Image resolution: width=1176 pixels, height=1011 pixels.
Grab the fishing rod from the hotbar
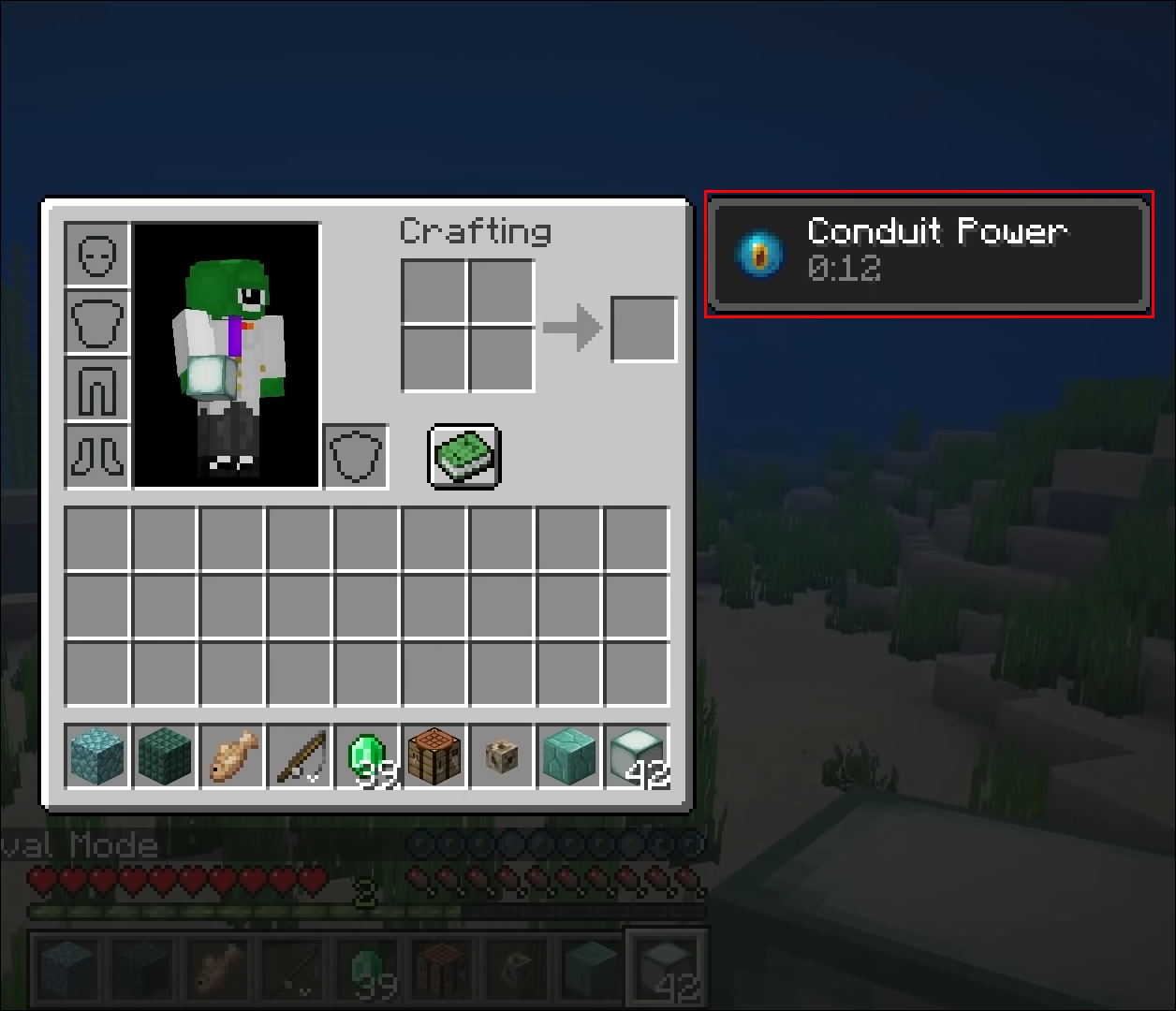point(300,755)
